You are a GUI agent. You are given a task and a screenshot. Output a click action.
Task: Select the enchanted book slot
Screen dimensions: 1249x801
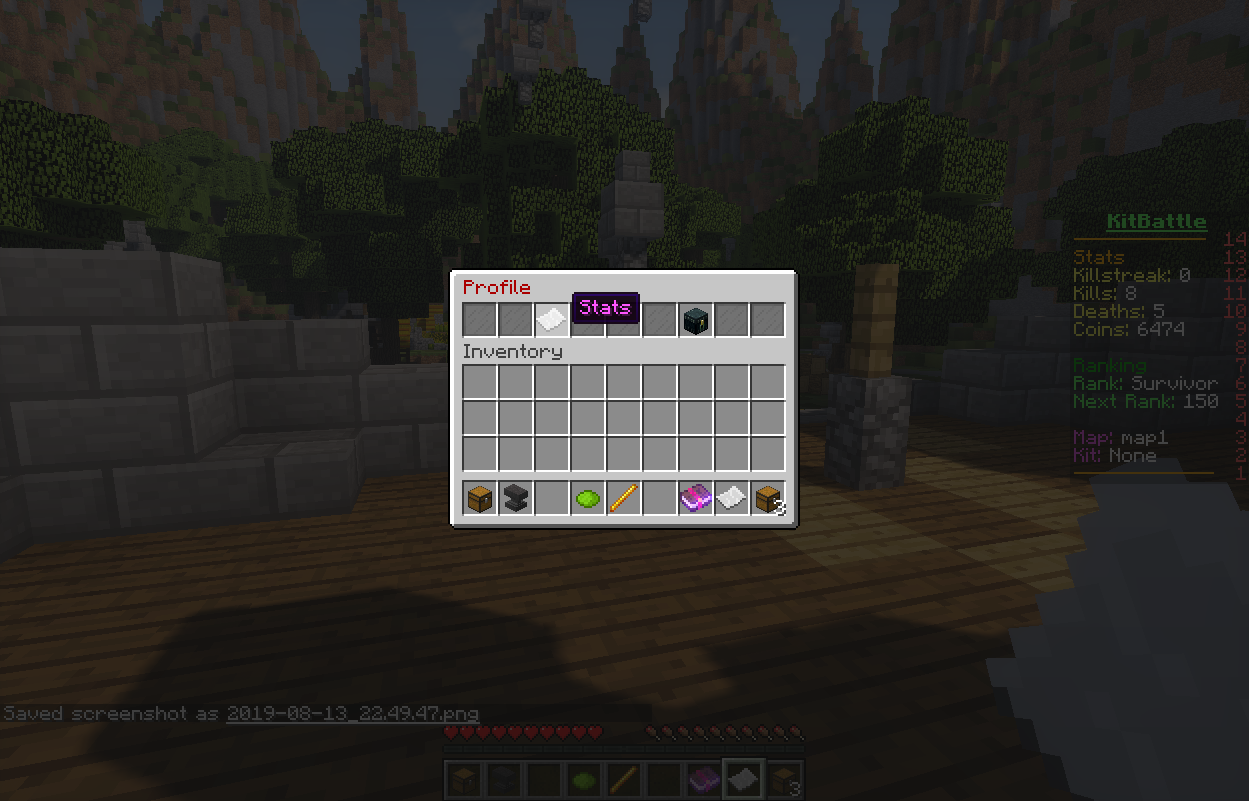point(695,497)
